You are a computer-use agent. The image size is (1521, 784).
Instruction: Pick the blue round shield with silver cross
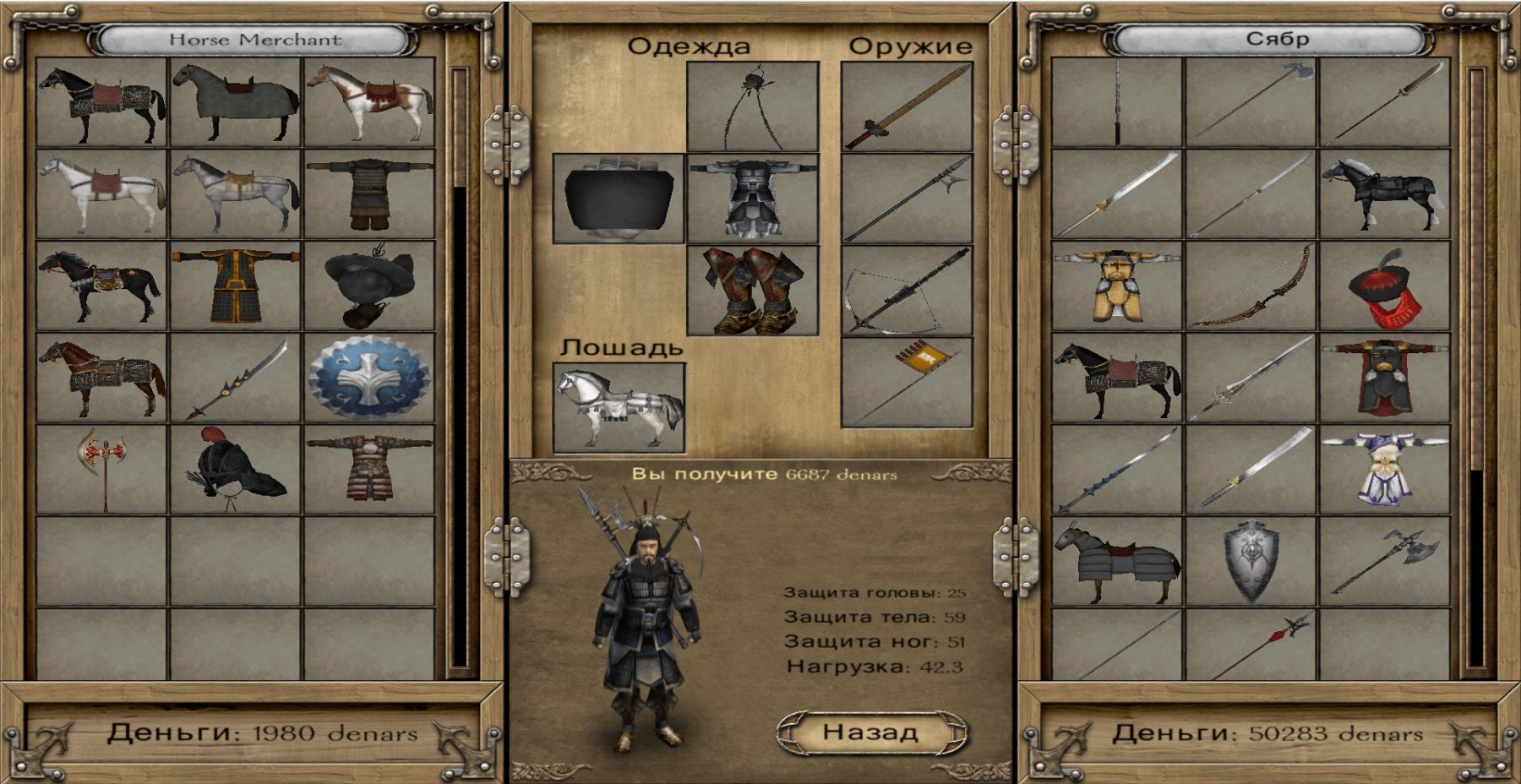369,378
